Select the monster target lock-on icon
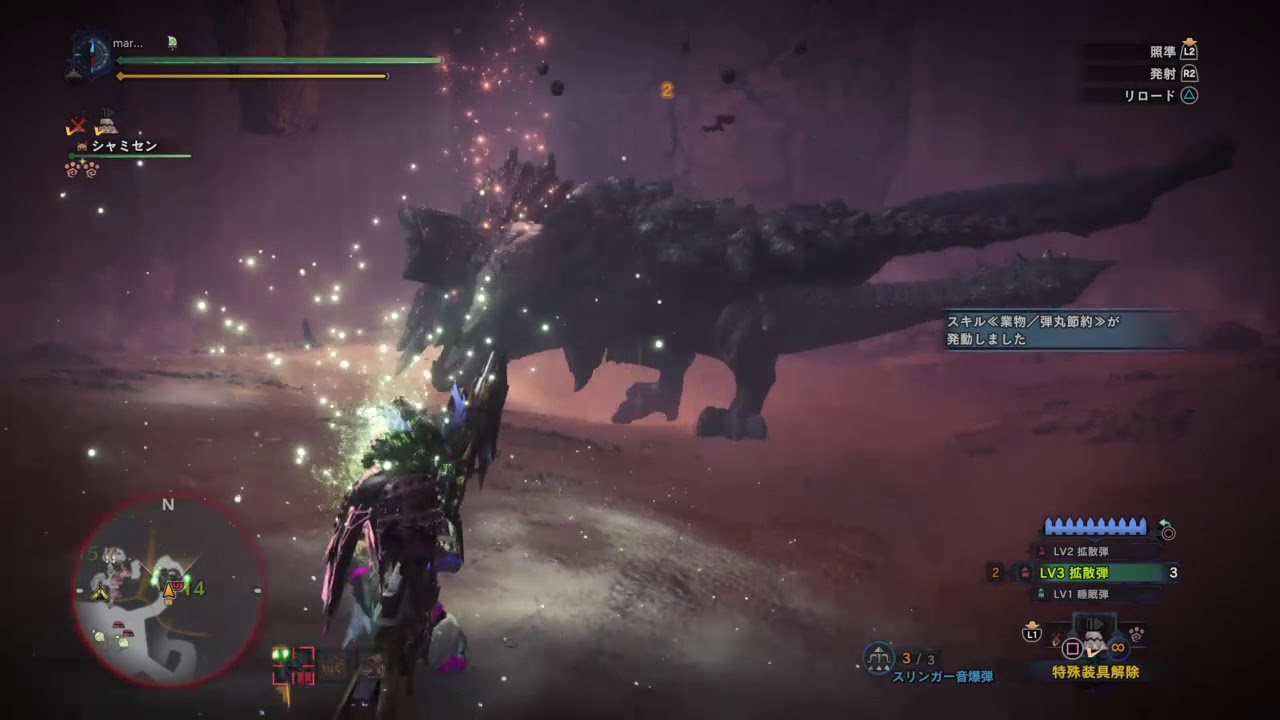The width and height of the screenshot is (1280, 720). click(293, 664)
